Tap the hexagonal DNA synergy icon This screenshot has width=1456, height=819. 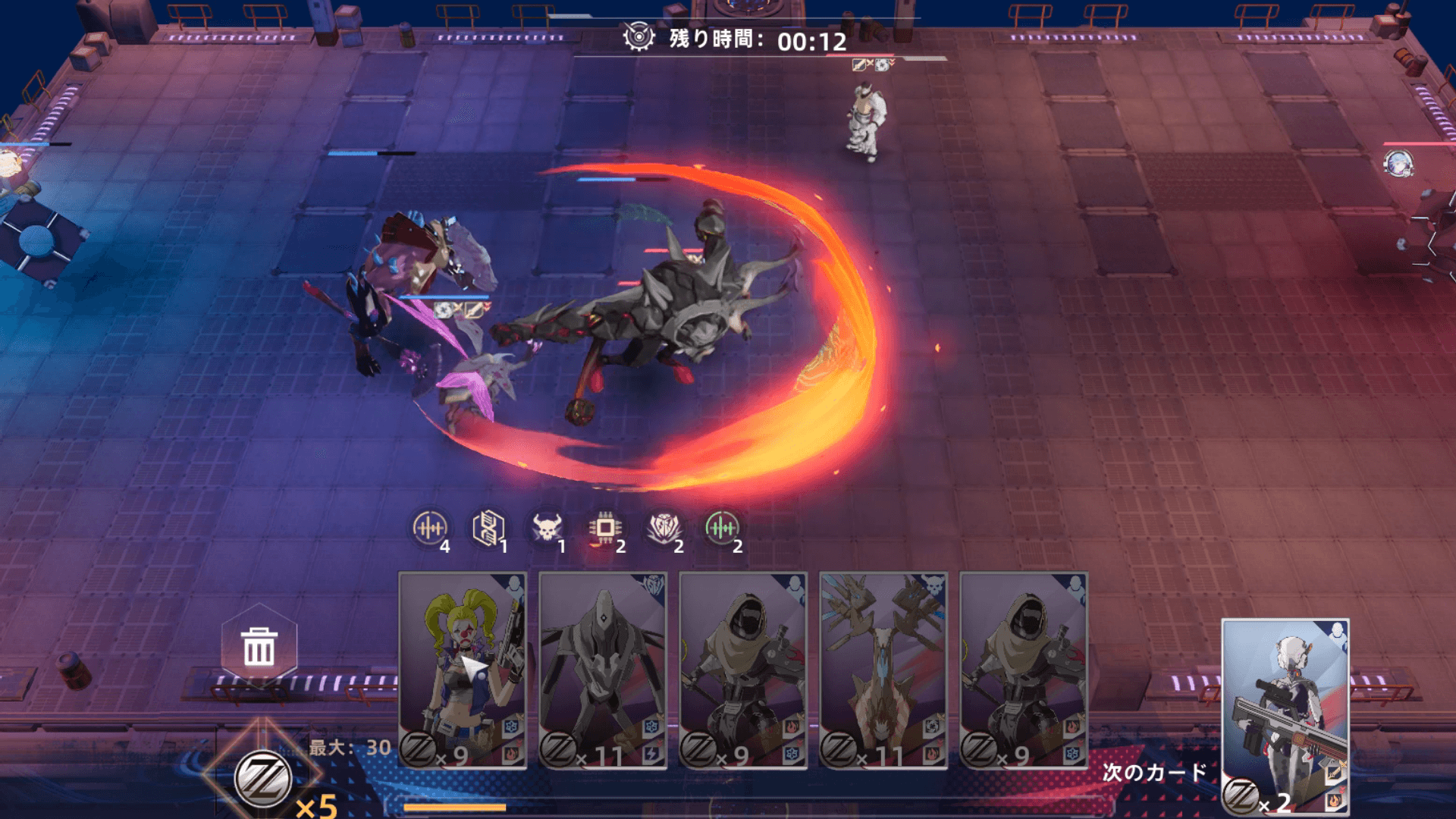coord(488,528)
